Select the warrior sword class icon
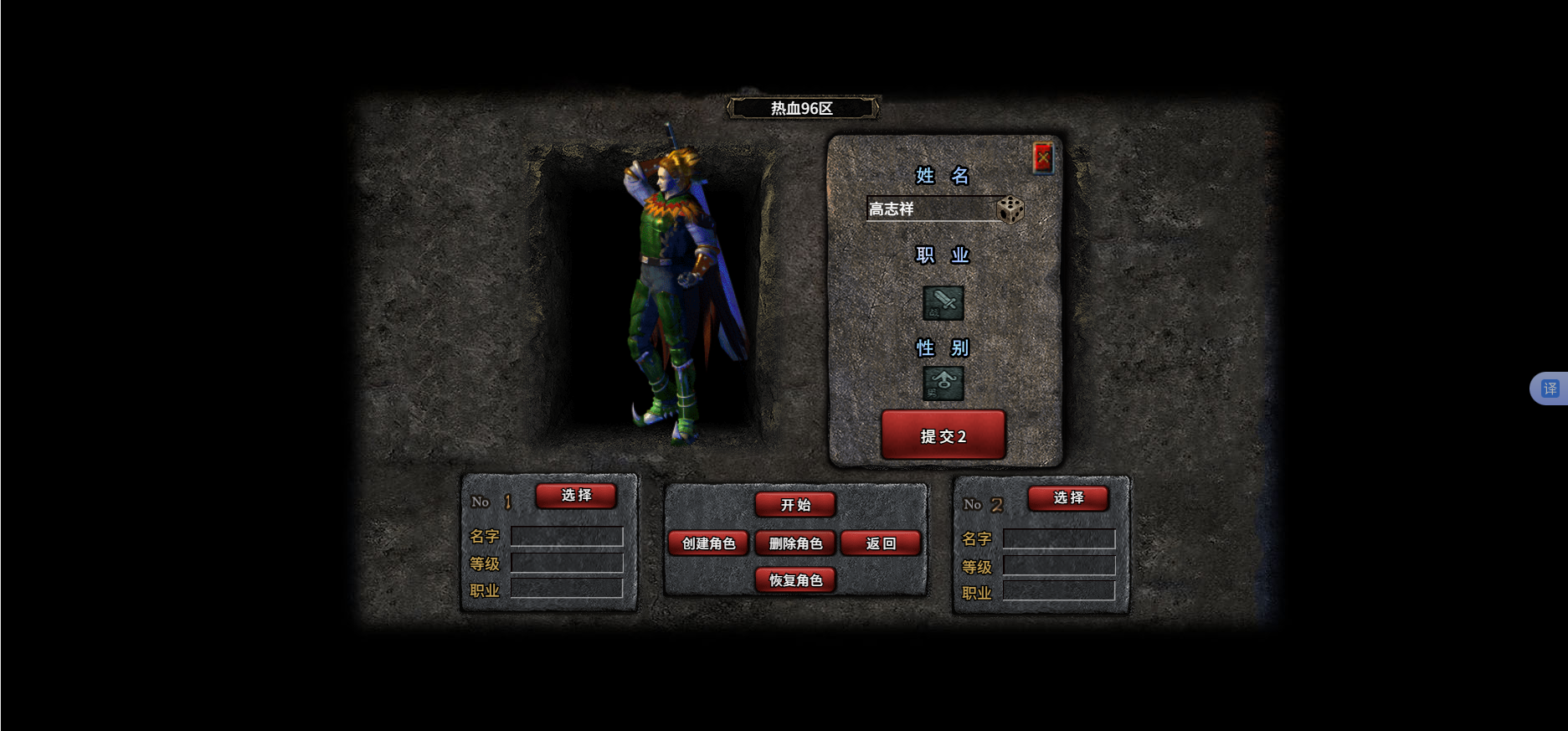1568x731 pixels. [x=943, y=303]
